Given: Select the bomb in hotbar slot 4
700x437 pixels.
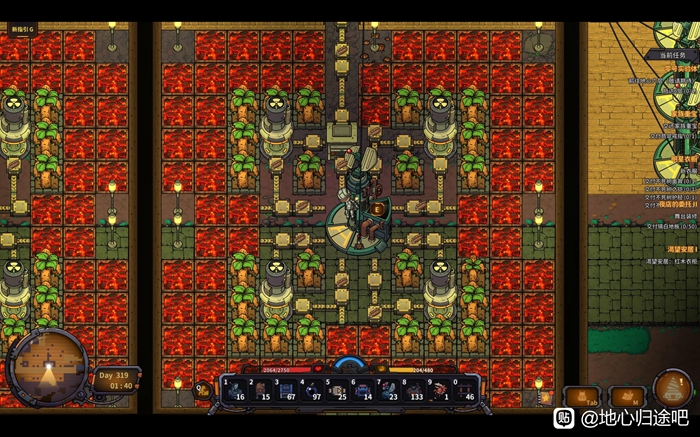Looking at the screenshot, I should [313, 389].
